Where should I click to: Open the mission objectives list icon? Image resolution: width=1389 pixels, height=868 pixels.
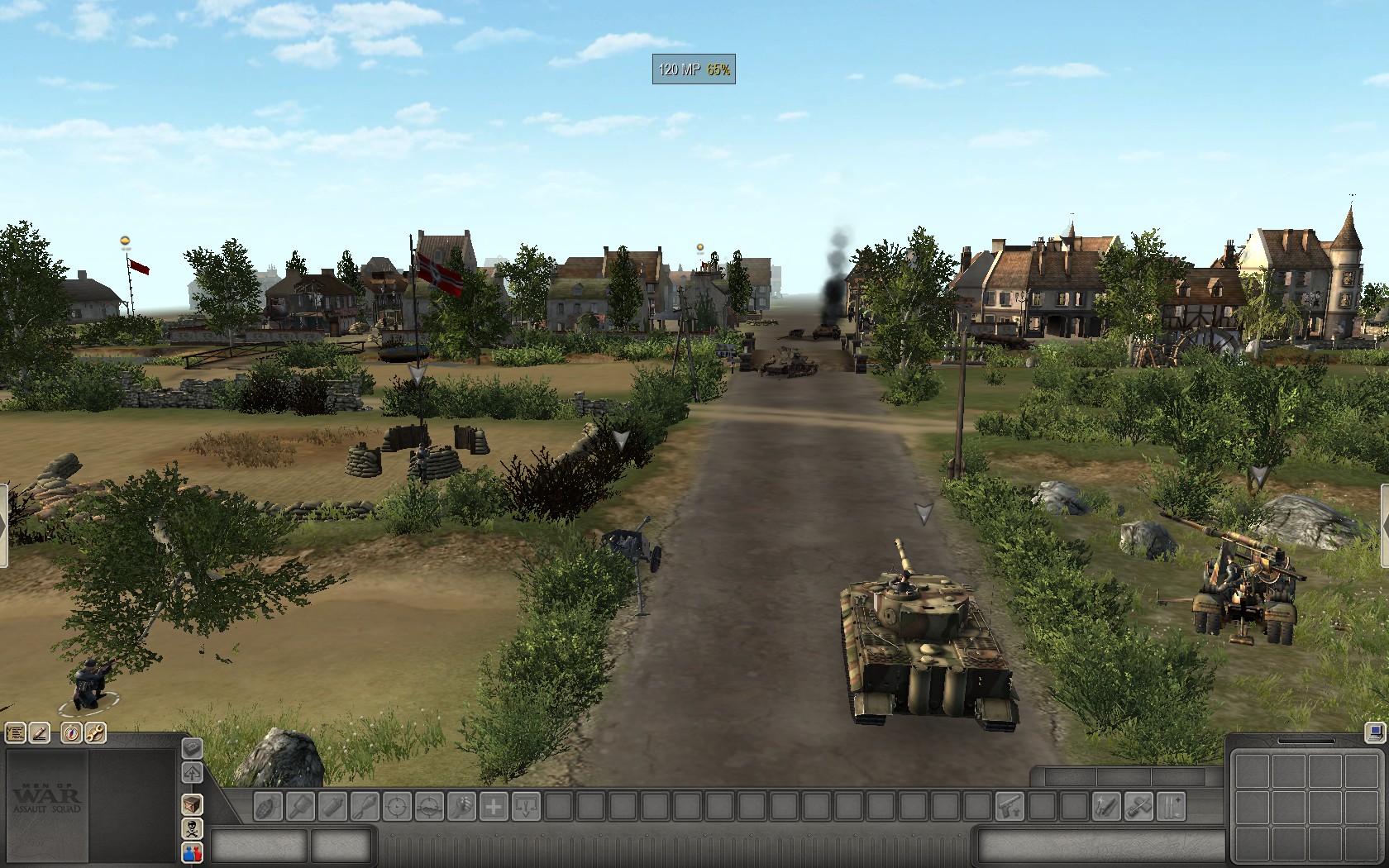tap(15, 732)
